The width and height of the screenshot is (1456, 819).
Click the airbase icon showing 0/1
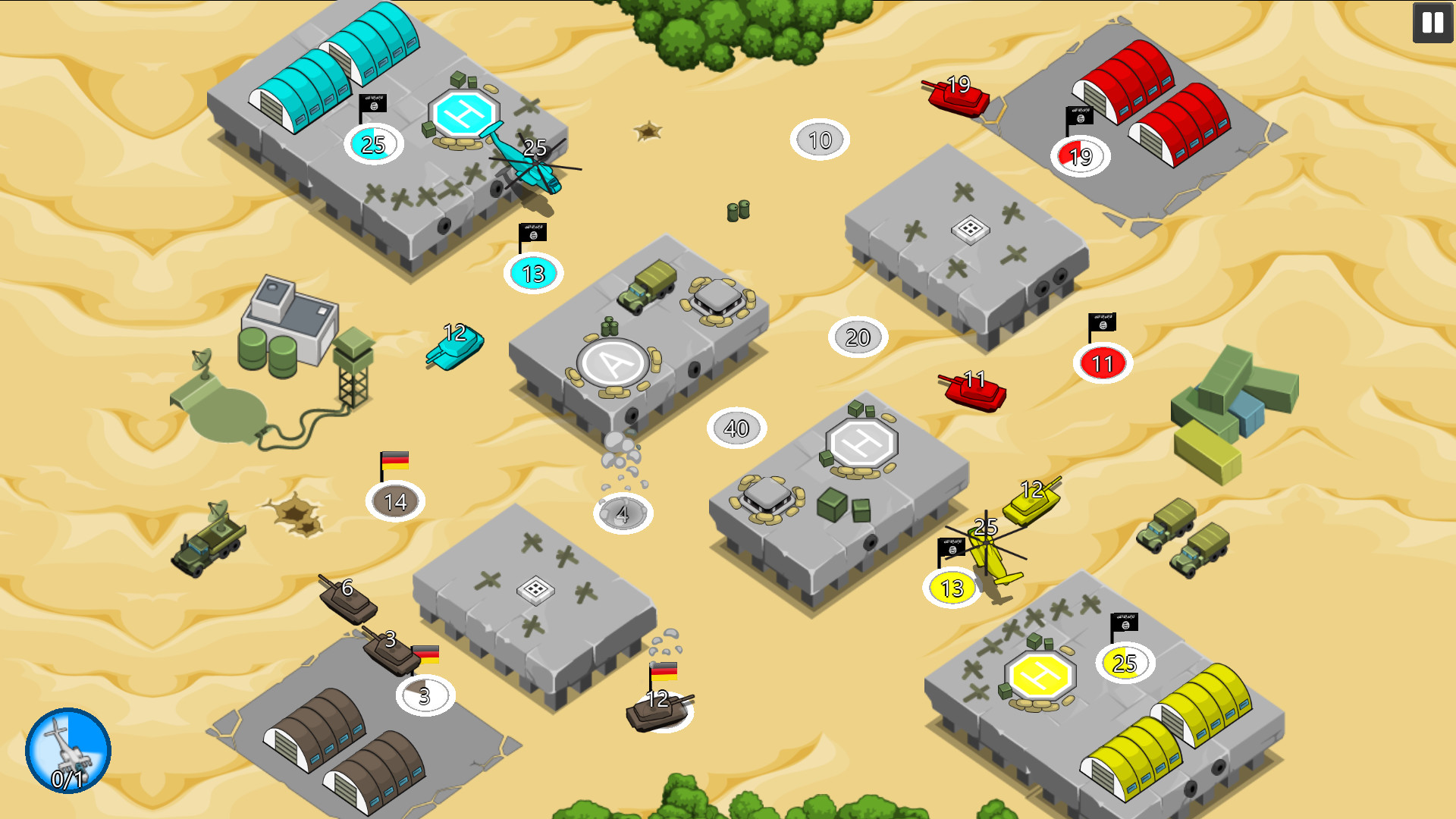68,751
